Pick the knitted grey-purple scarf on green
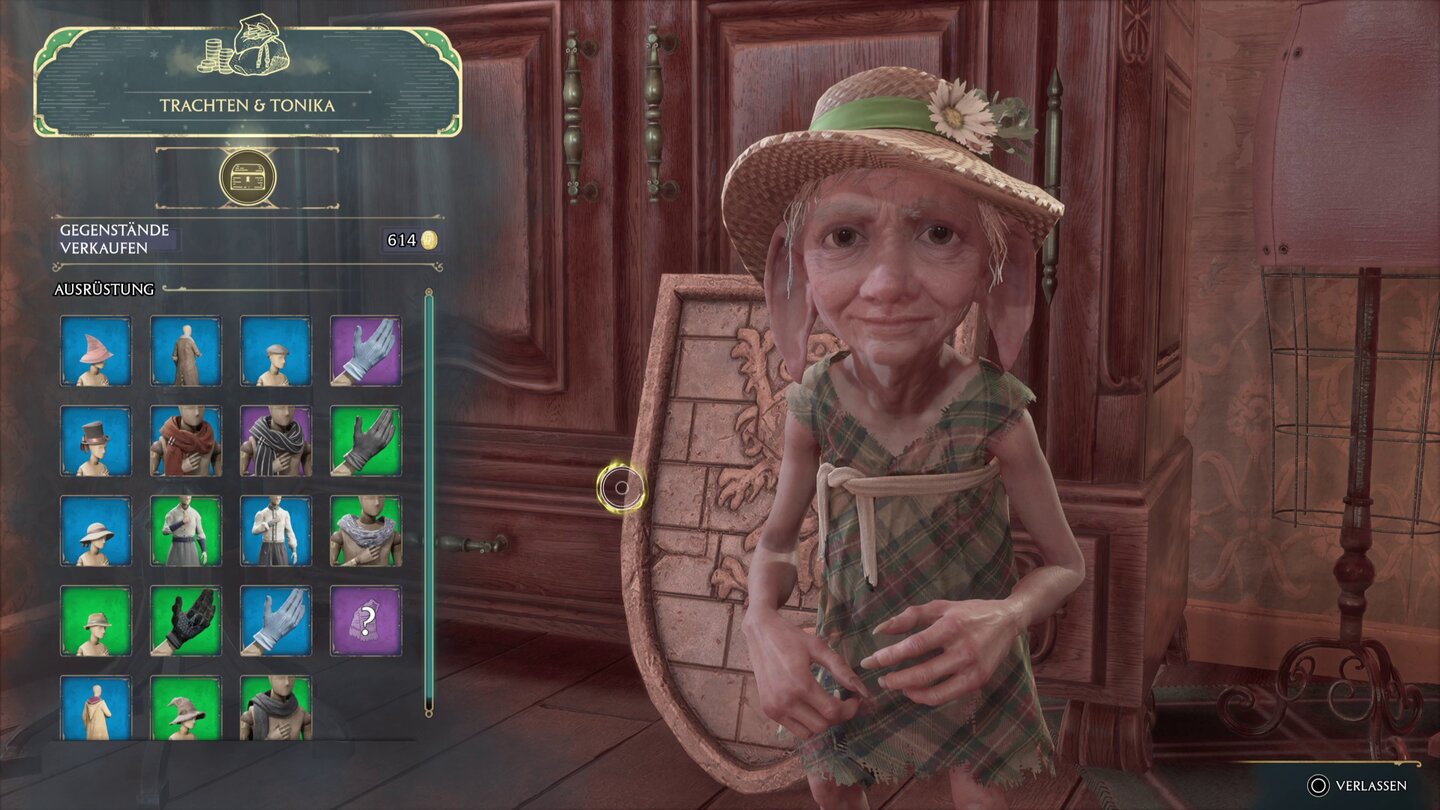The width and height of the screenshot is (1440, 810). point(366,531)
